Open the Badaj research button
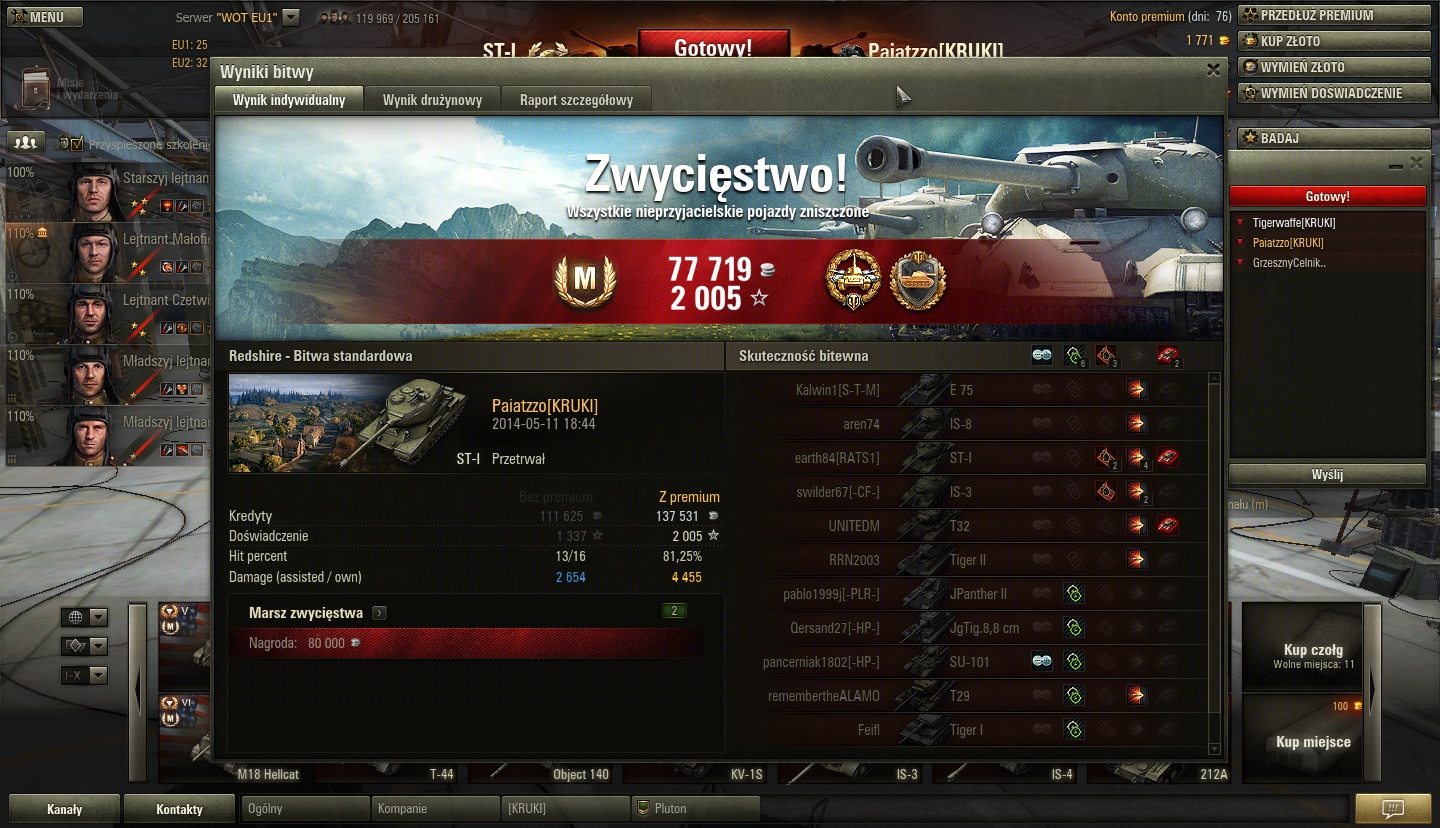 [x=1334, y=137]
